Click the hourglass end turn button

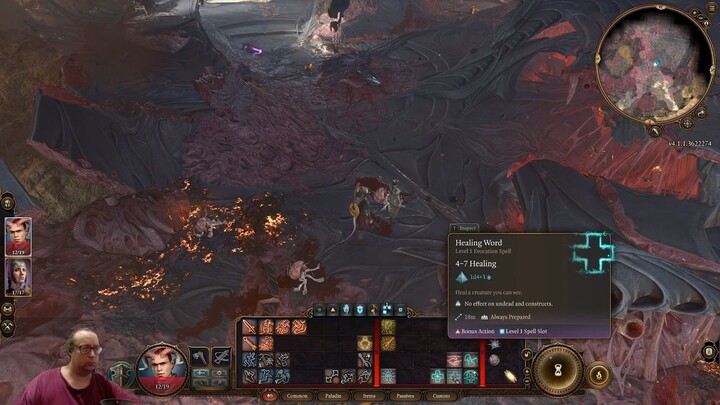coord(558,369)
